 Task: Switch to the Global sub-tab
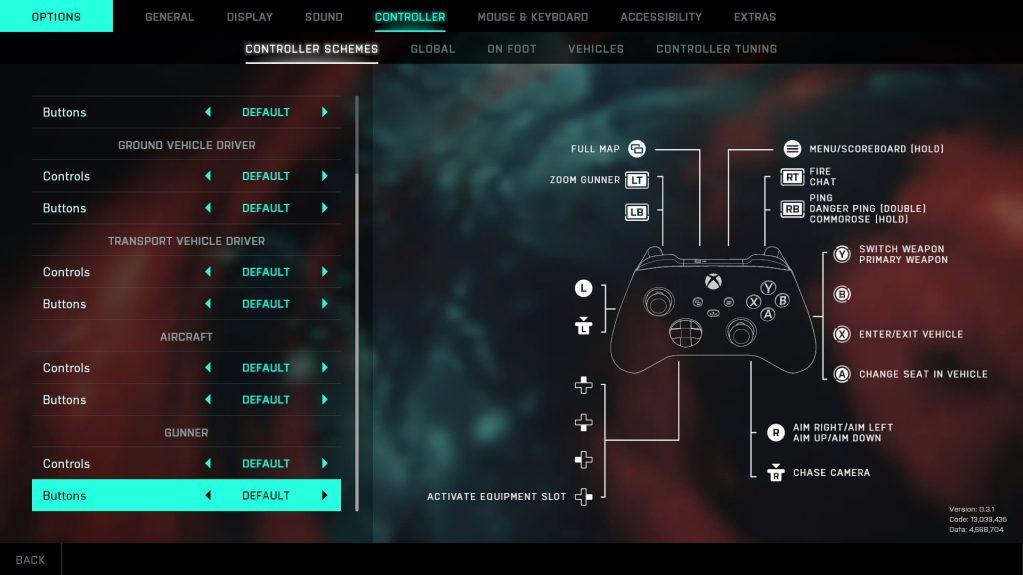(432, 49)
